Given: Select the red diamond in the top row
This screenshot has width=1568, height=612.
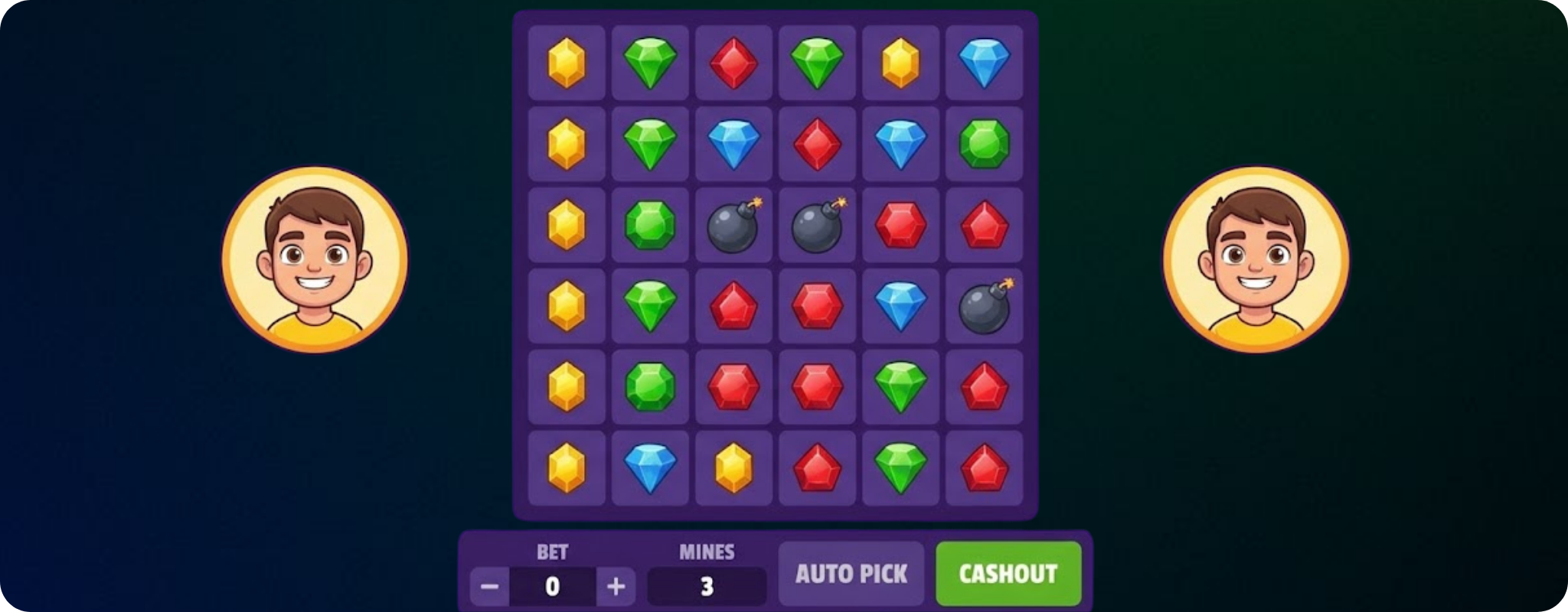Looking at the screenshot, I should point(733,63).
